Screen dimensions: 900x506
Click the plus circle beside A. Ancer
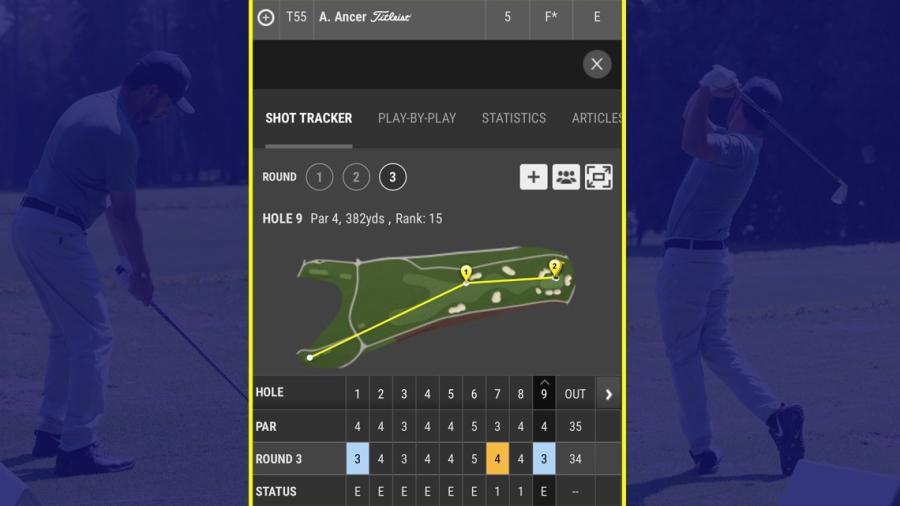[266, 17]
